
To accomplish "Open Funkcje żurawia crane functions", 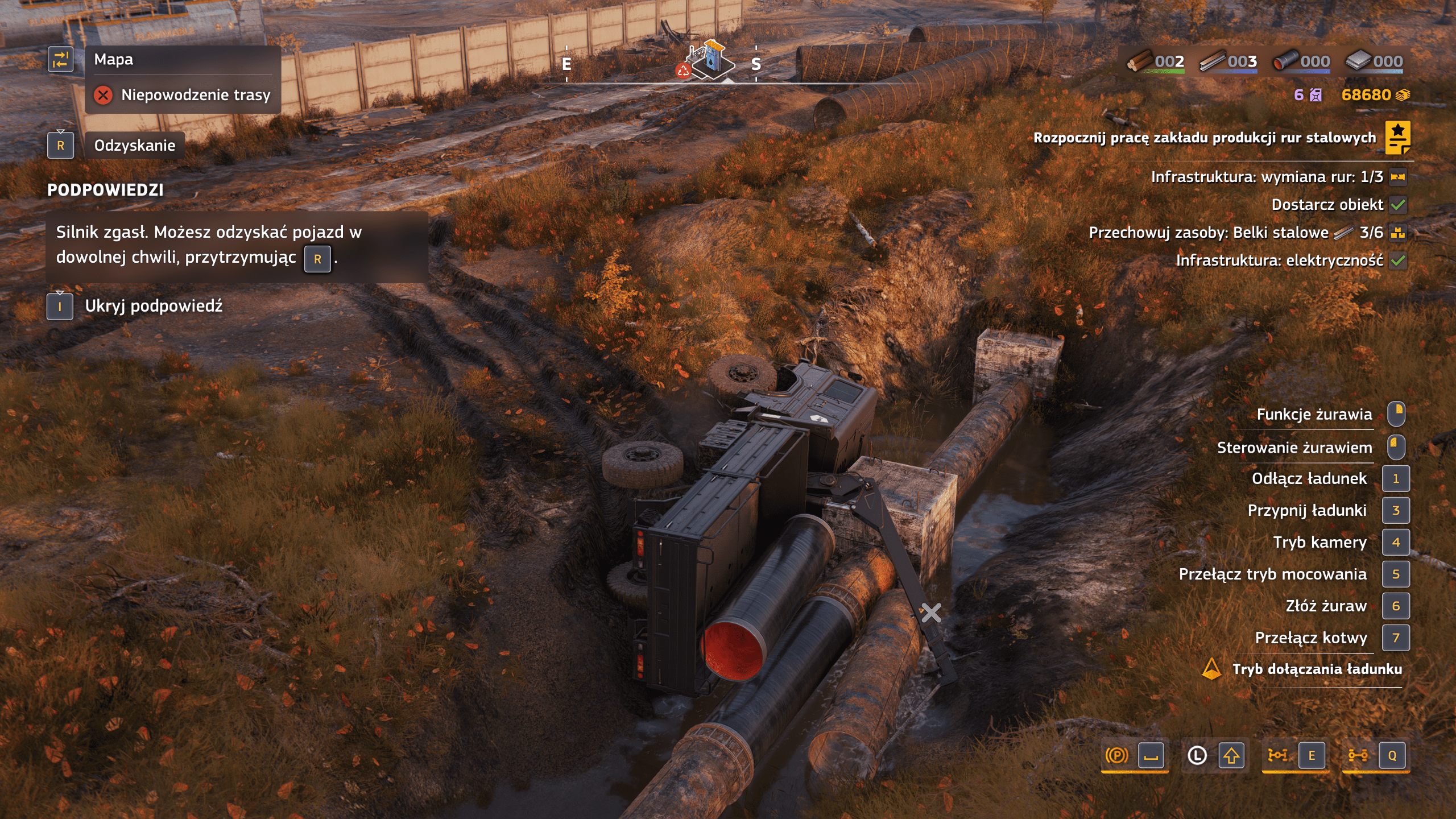I will pyautogui.click(x=1314, y=415).
